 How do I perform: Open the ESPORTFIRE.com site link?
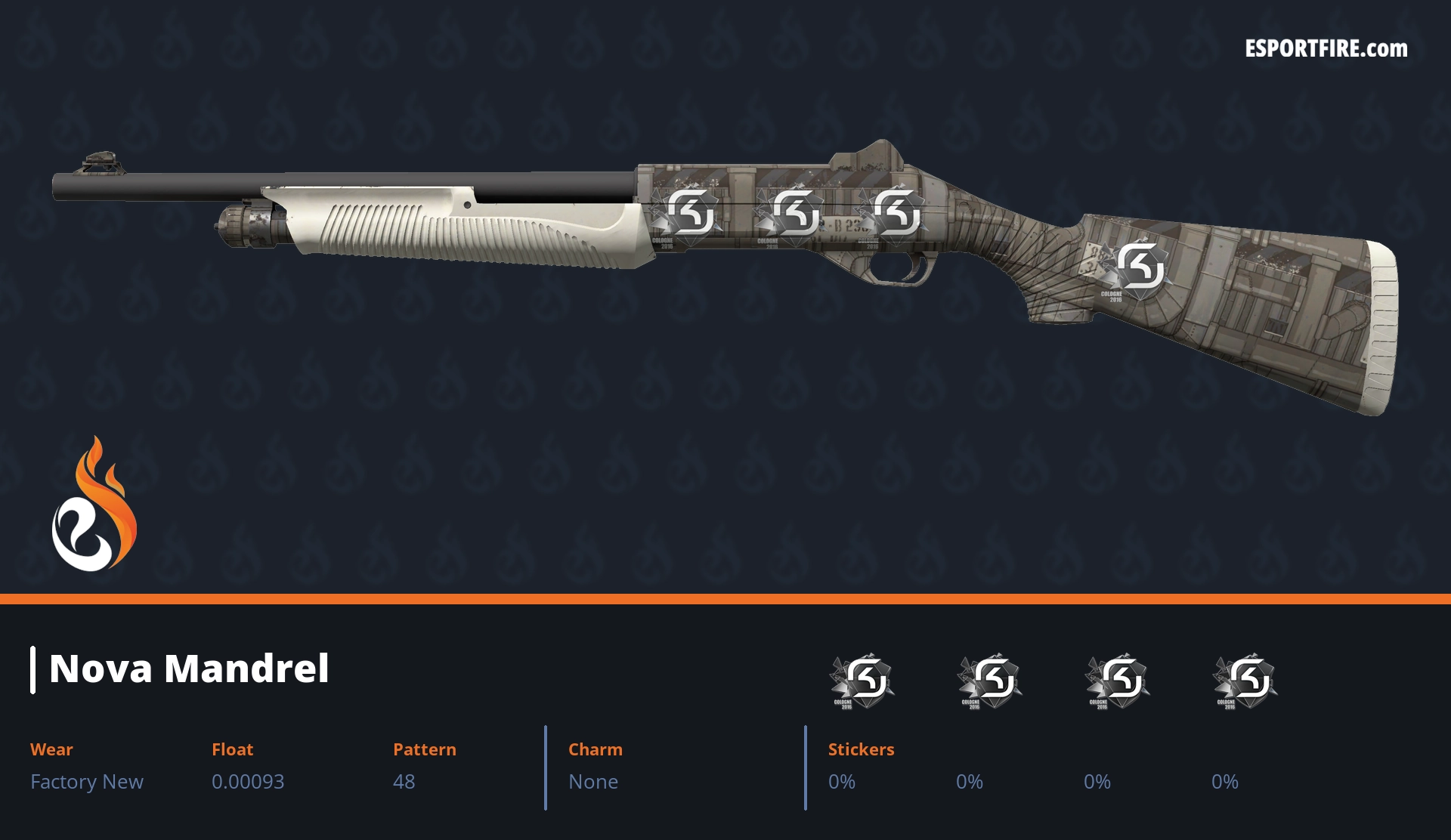click(1326, 49)
